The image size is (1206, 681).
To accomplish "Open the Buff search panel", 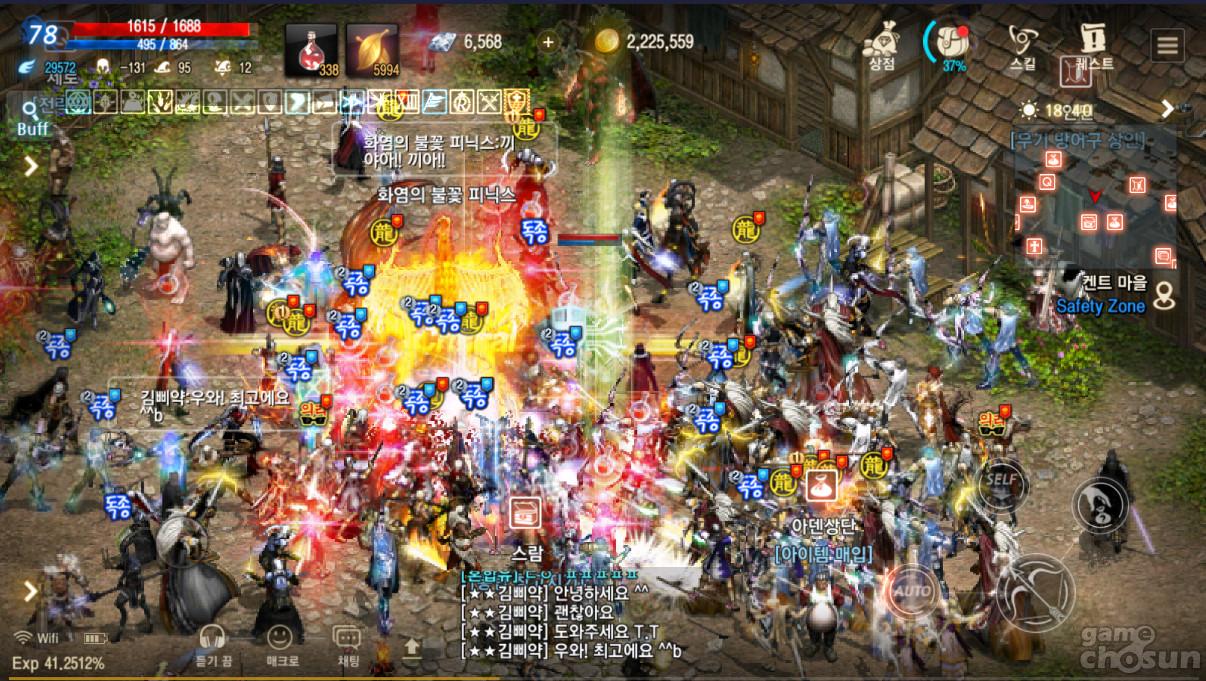I will coord(31,116).
